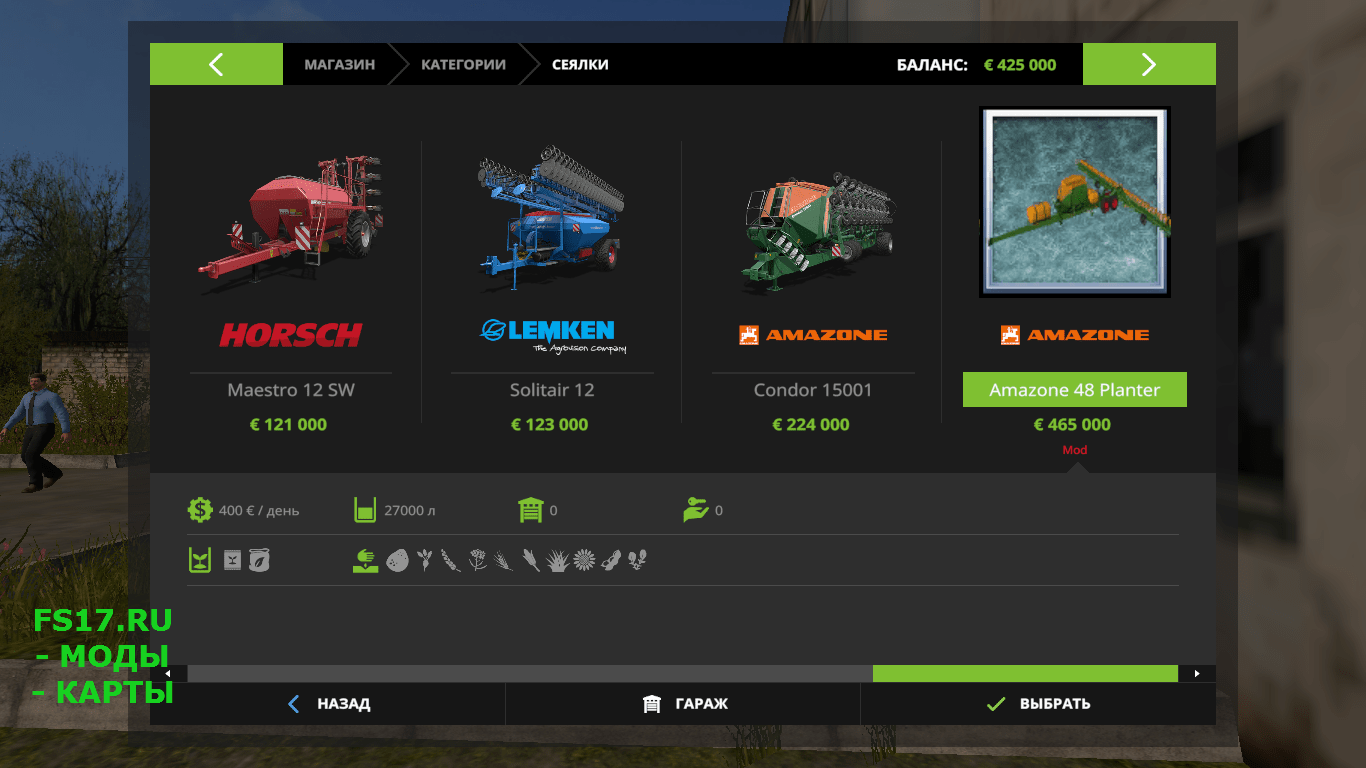This screenshot has height=768, width=1366.
Task: Select the Amazone 48 Planter thumbnail
Action: click(x=1074, y=202)
